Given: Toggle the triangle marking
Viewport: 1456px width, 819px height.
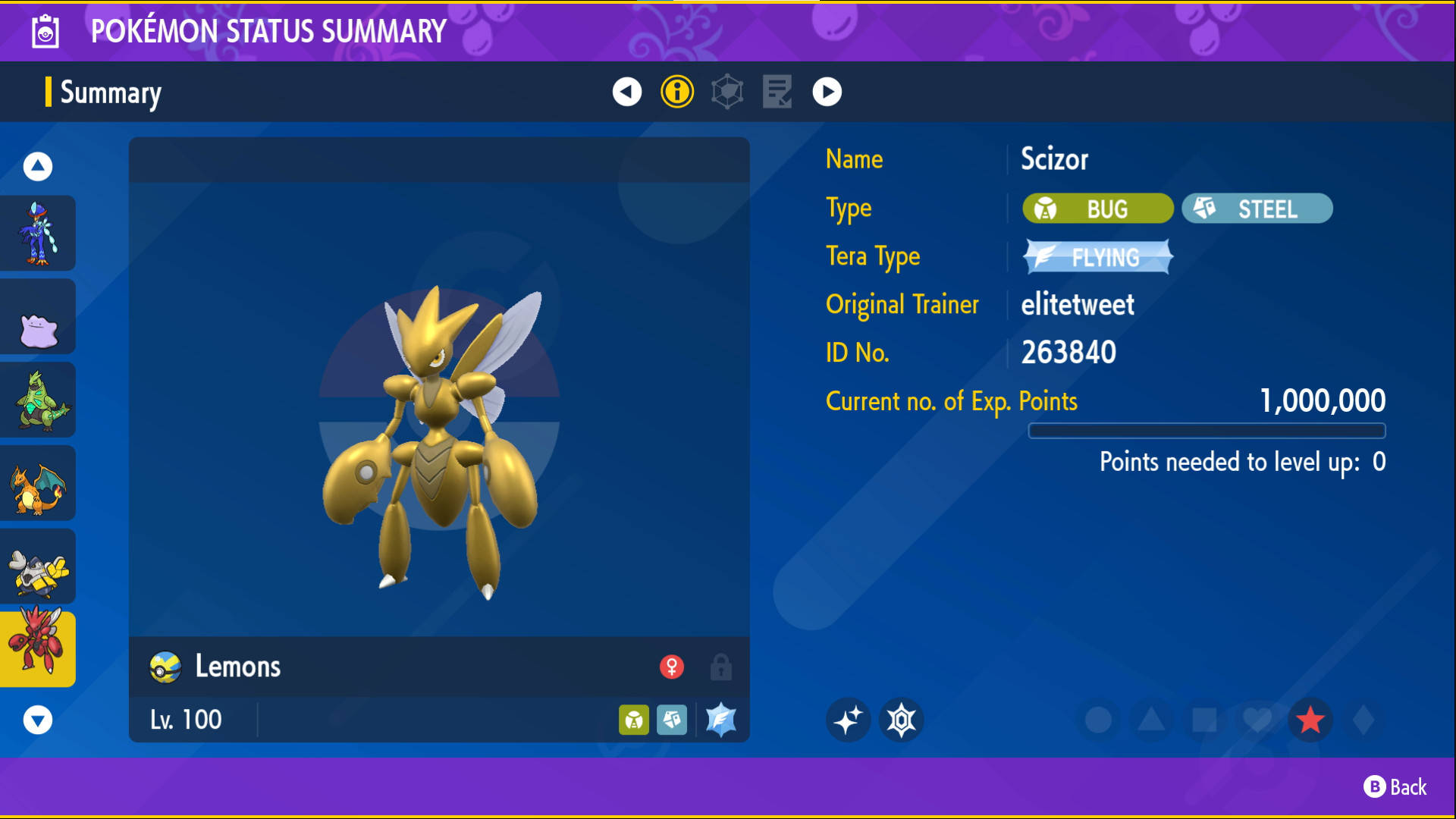Looking at the screenshot, I should pos(1151,720).
